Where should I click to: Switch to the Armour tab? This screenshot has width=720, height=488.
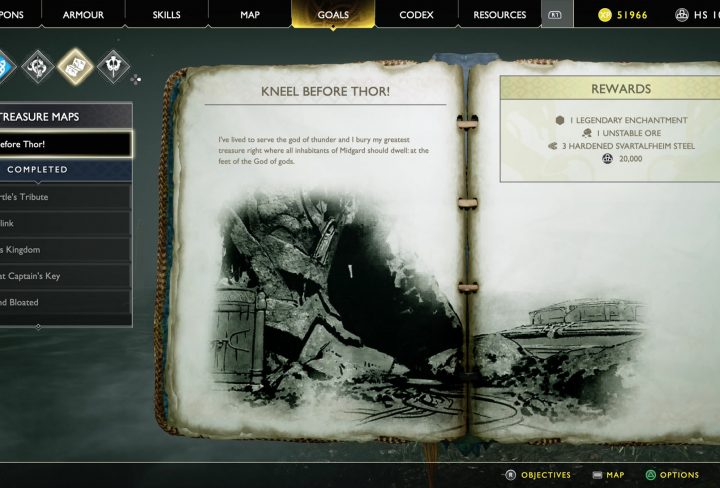(x=83, y=15)
